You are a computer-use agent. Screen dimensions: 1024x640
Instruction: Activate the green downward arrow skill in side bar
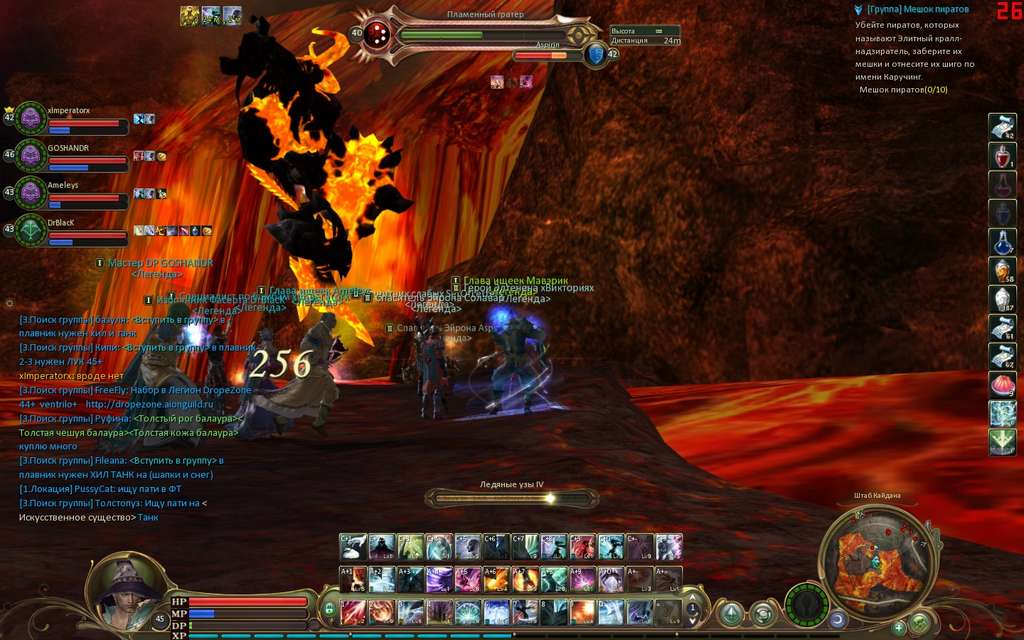(1002, 442)
